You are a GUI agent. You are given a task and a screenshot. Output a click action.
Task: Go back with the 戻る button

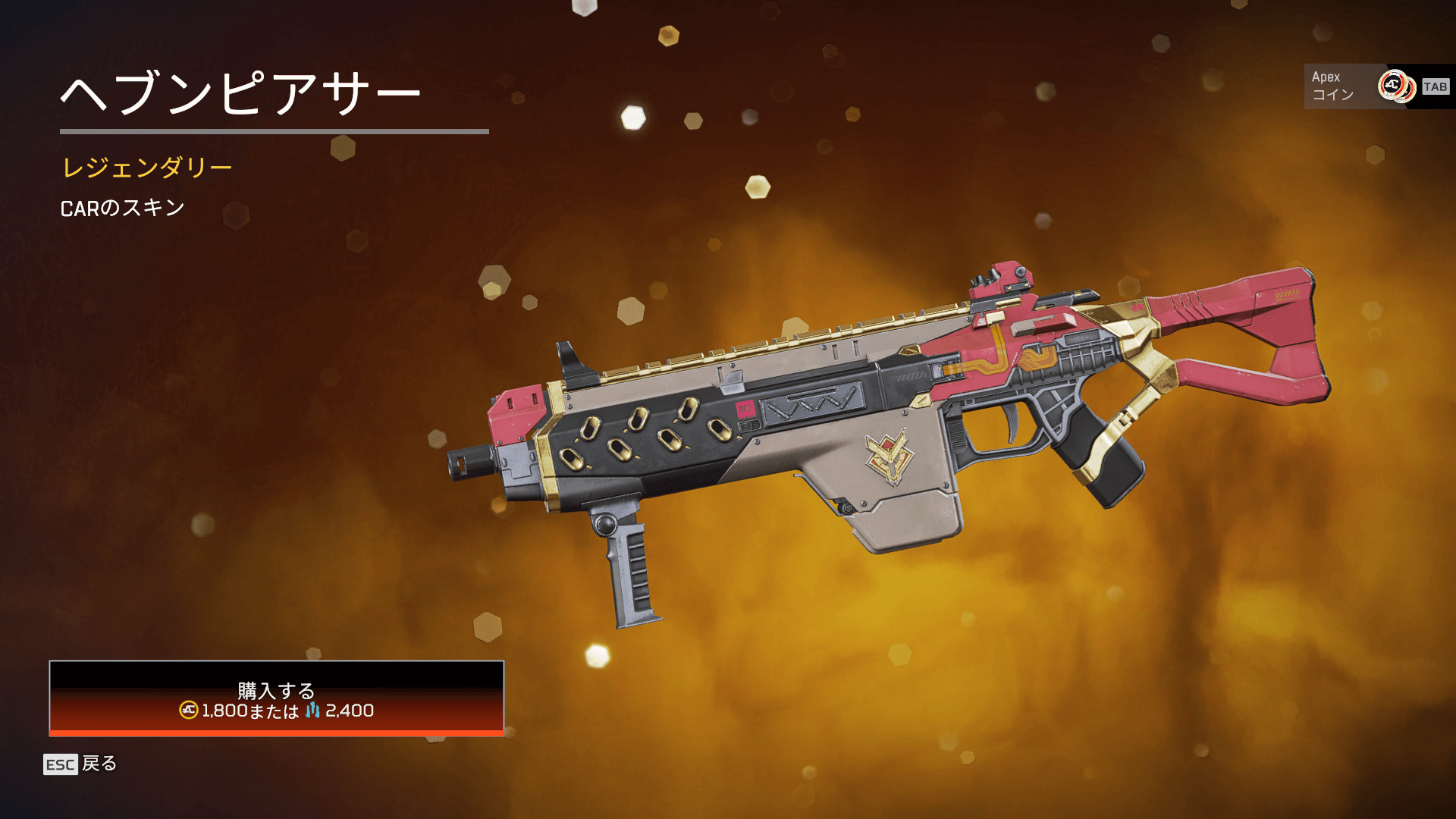pyautogui.click(x=81, y=764)
